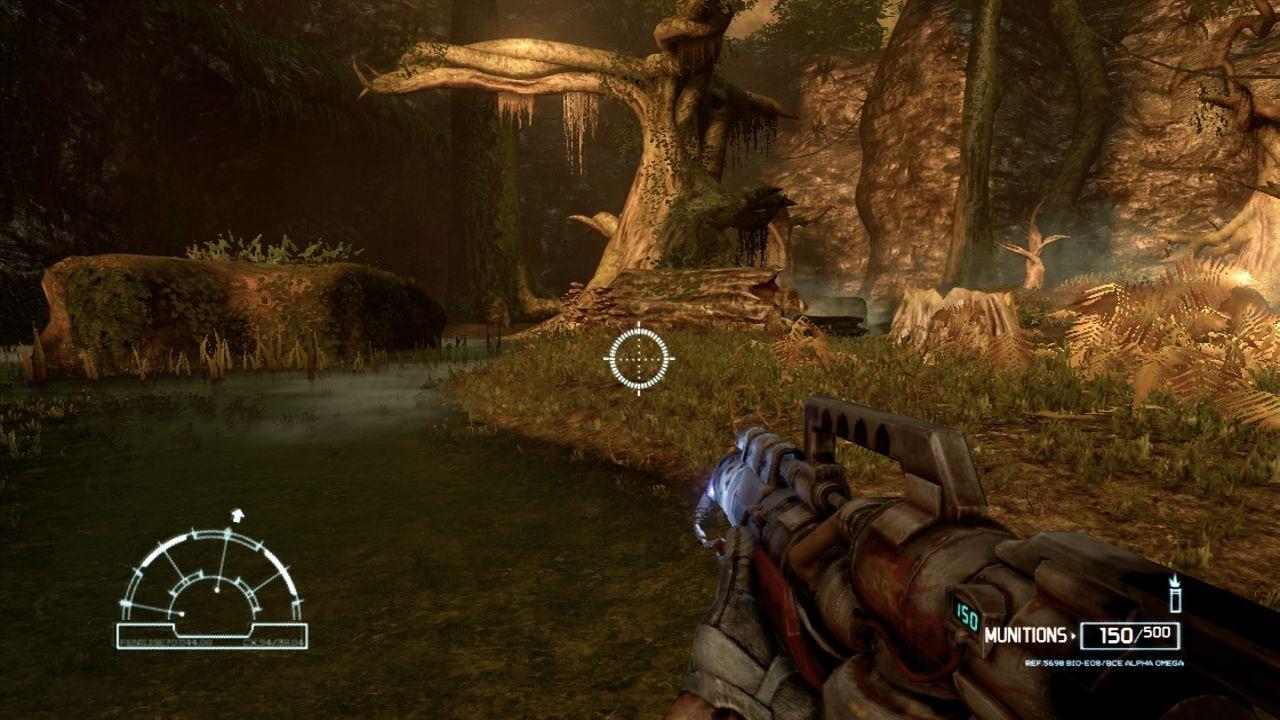1280x720 pixels.
Task: Click the player direction arrow on the motion tracker
Action: click(237, 515)
